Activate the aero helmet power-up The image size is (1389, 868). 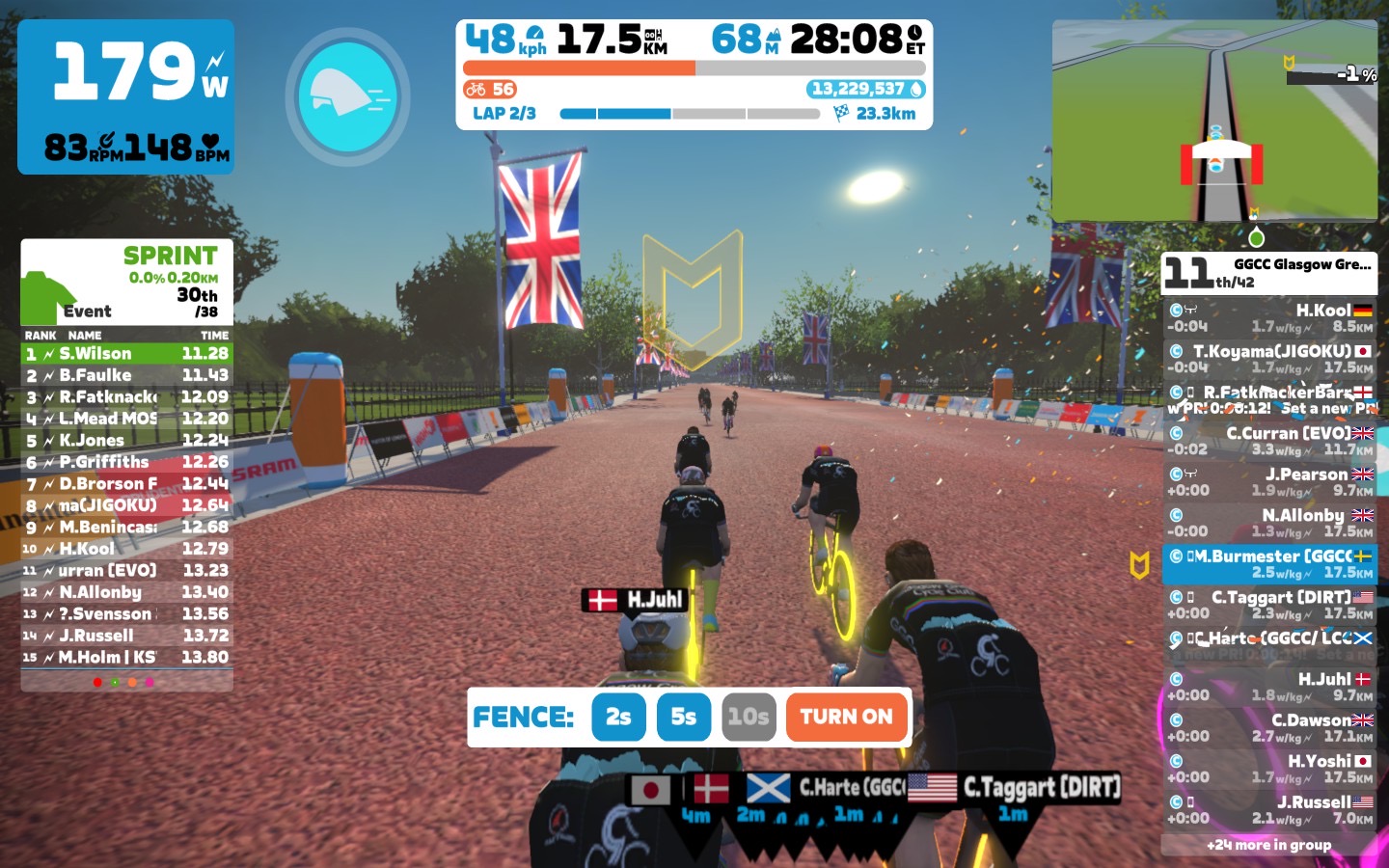point(347,96)
